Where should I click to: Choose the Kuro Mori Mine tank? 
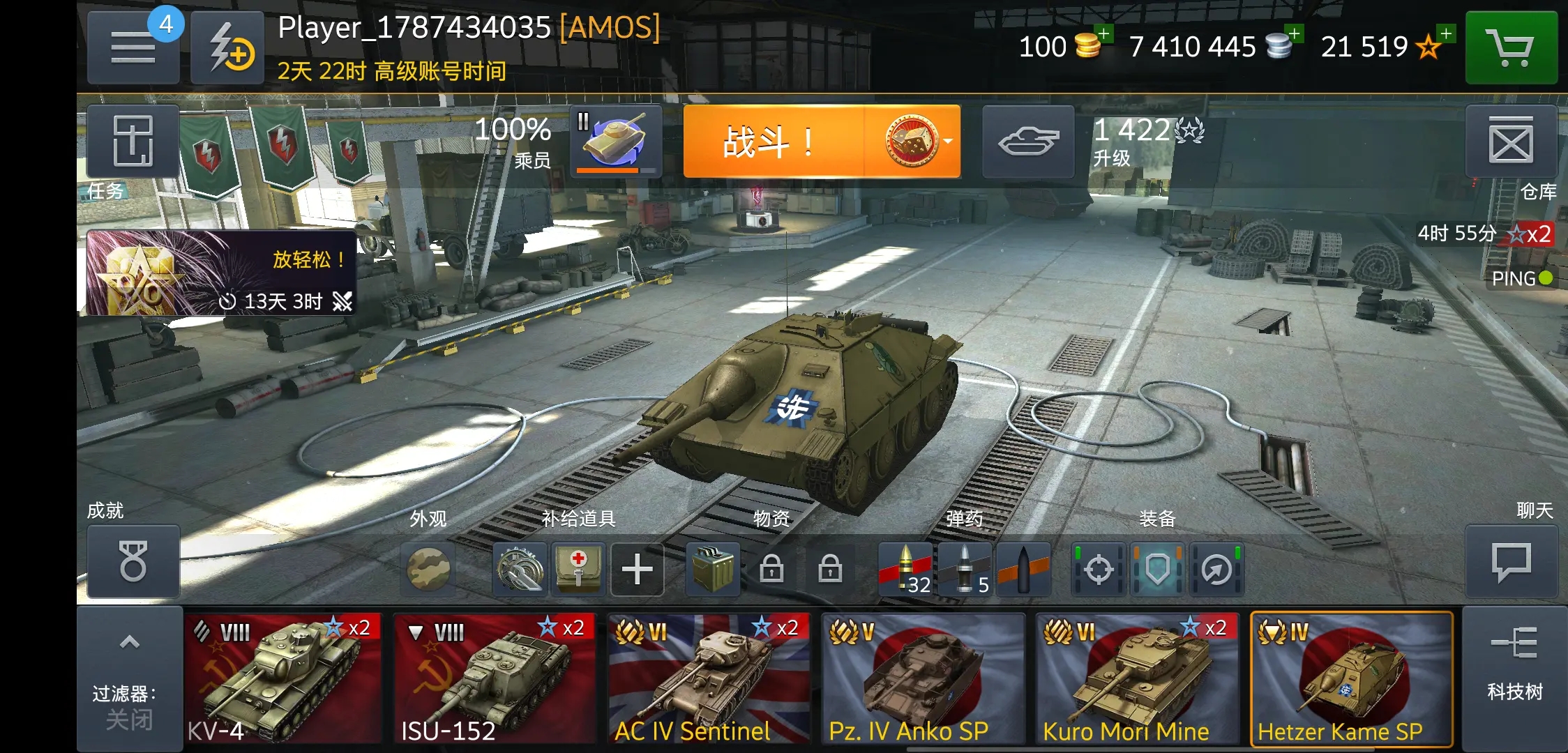(x=1137, y=678)
